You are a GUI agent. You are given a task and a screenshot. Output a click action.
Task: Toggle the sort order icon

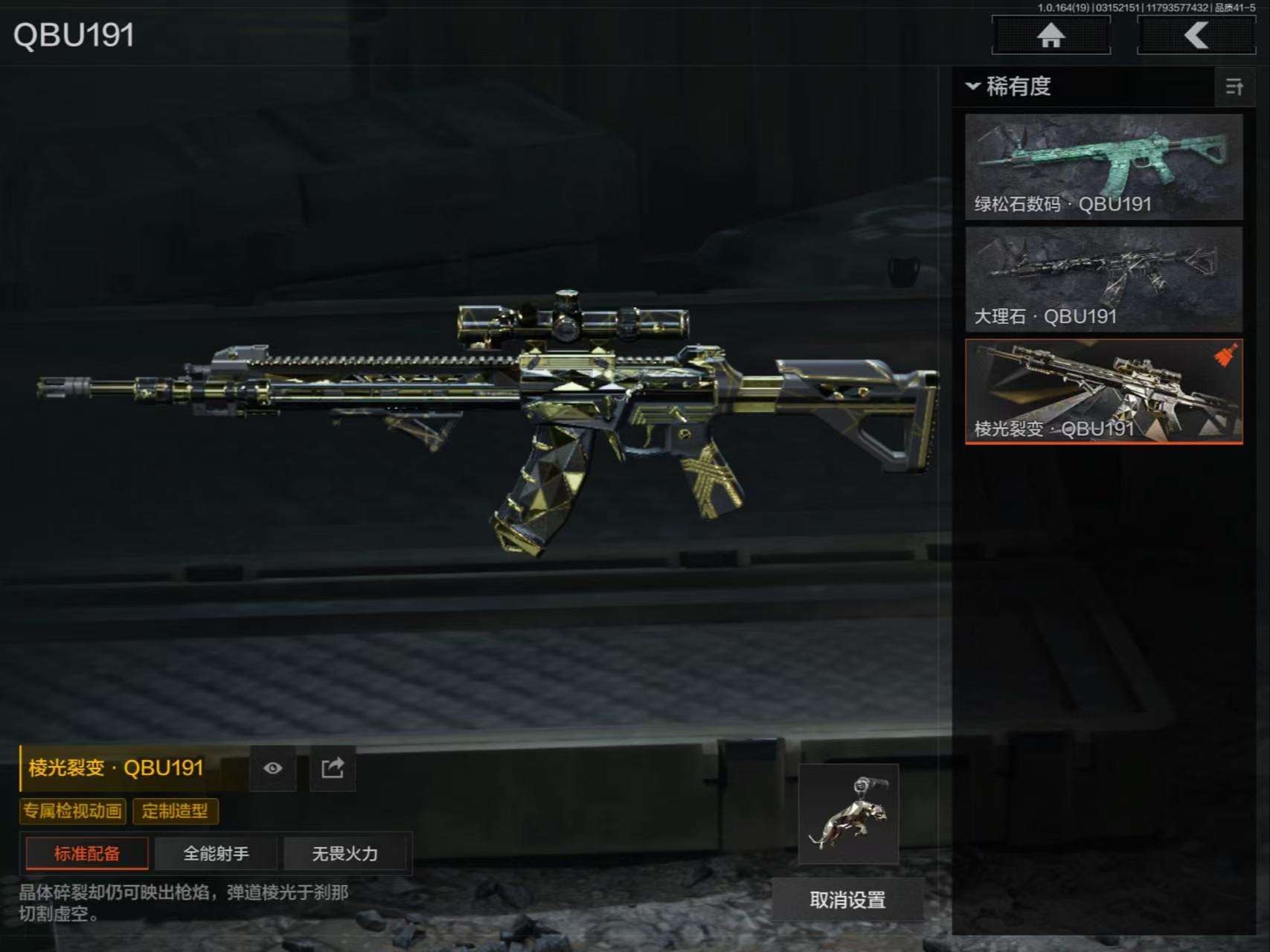tap(1234, 87)
